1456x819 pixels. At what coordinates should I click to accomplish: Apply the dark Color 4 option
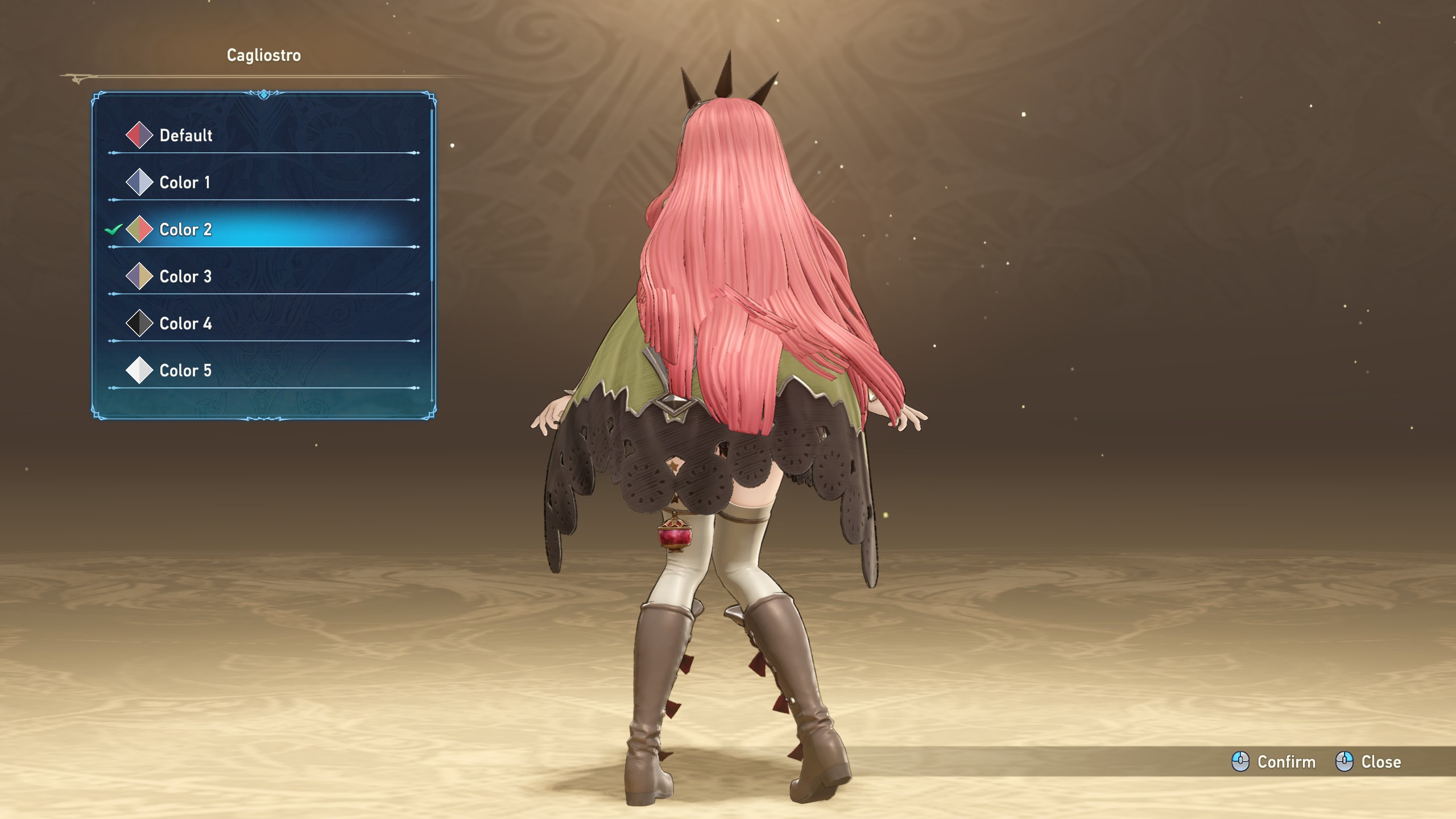186,324
